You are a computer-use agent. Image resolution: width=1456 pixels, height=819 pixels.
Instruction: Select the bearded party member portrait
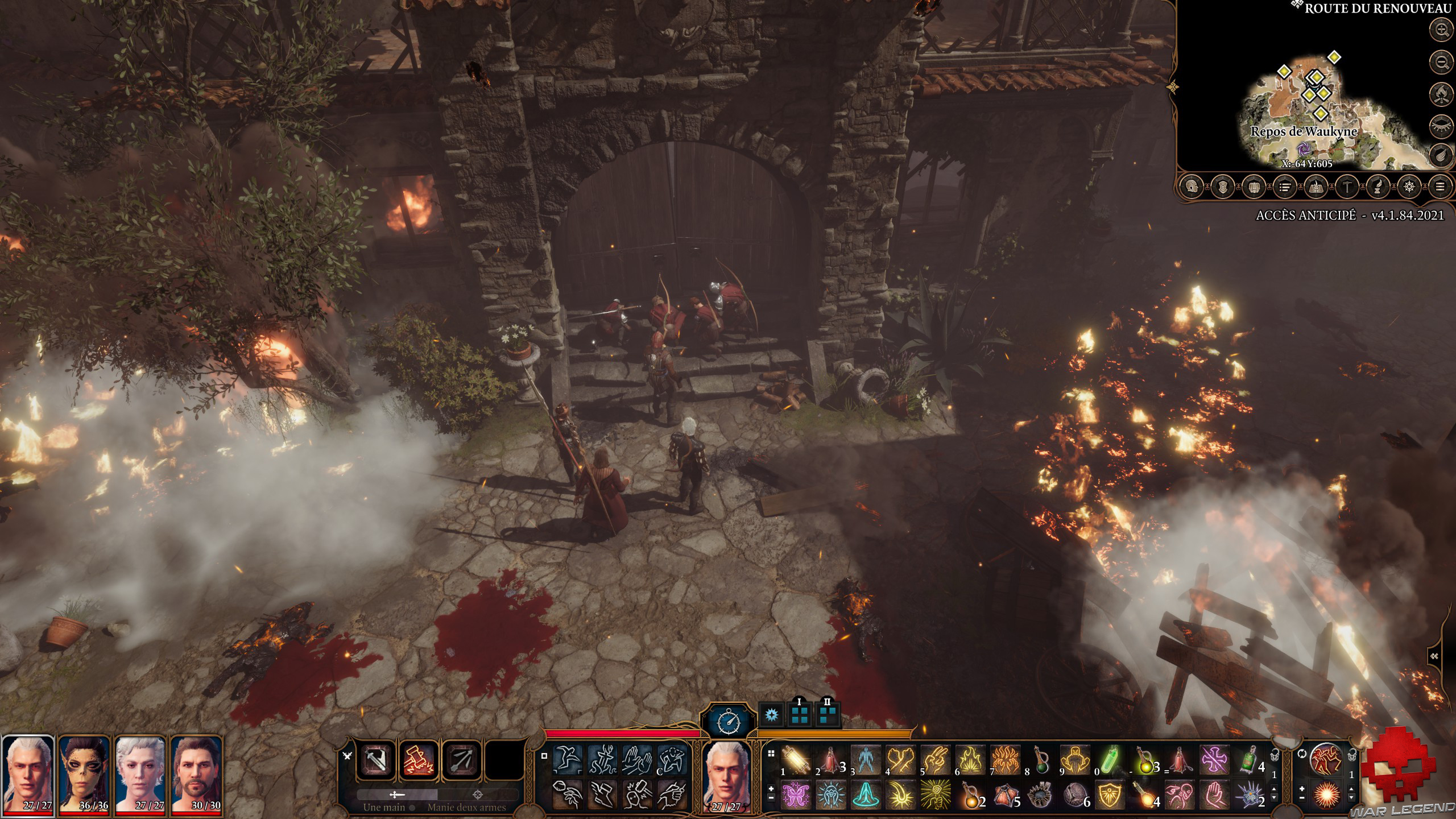[x=196, y=775]
